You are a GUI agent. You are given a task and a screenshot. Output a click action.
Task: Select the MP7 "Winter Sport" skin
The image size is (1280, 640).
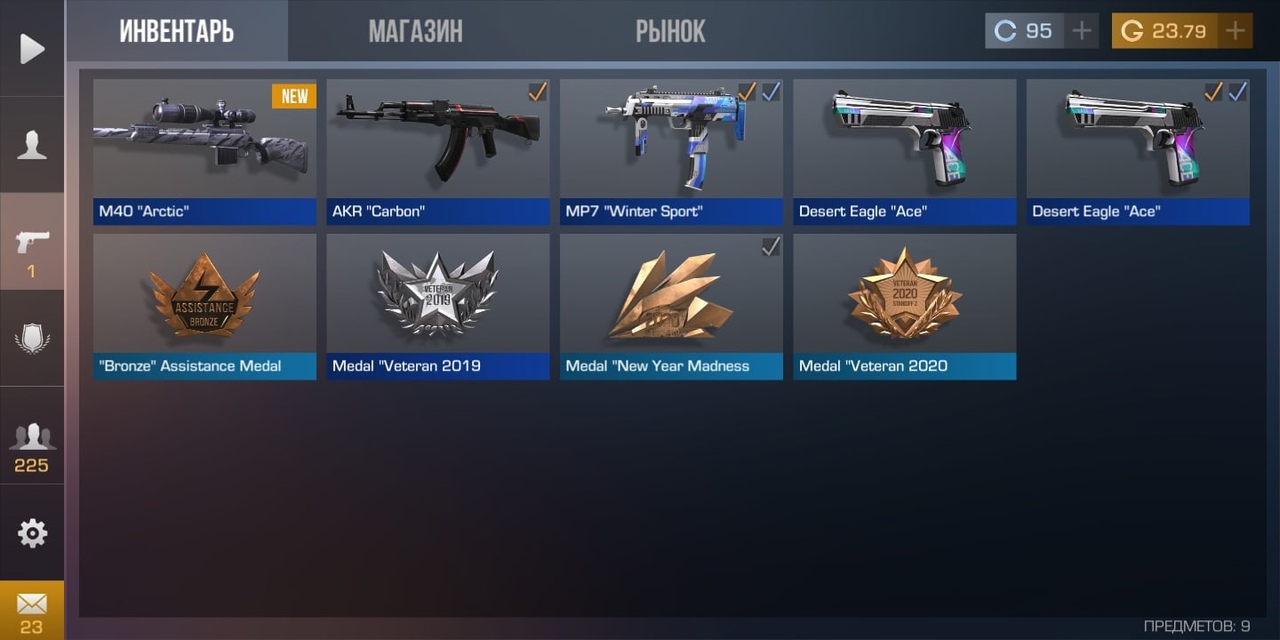click(x=671, y=151)
